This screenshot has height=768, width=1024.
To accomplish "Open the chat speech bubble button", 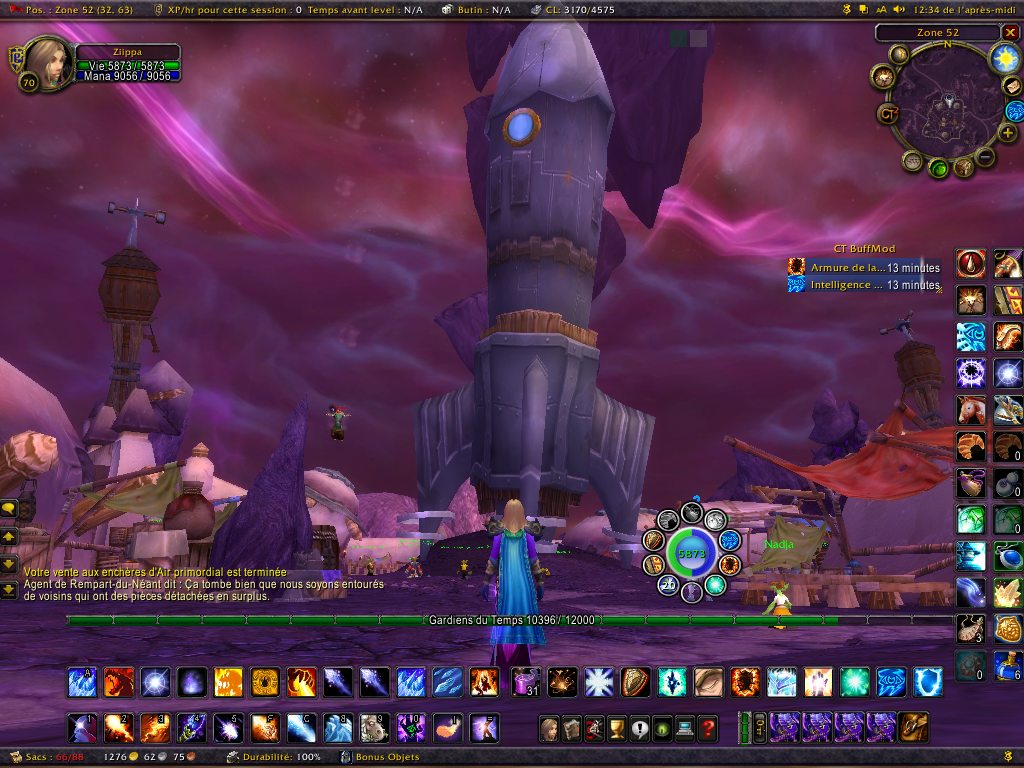I will pos(9,509).
